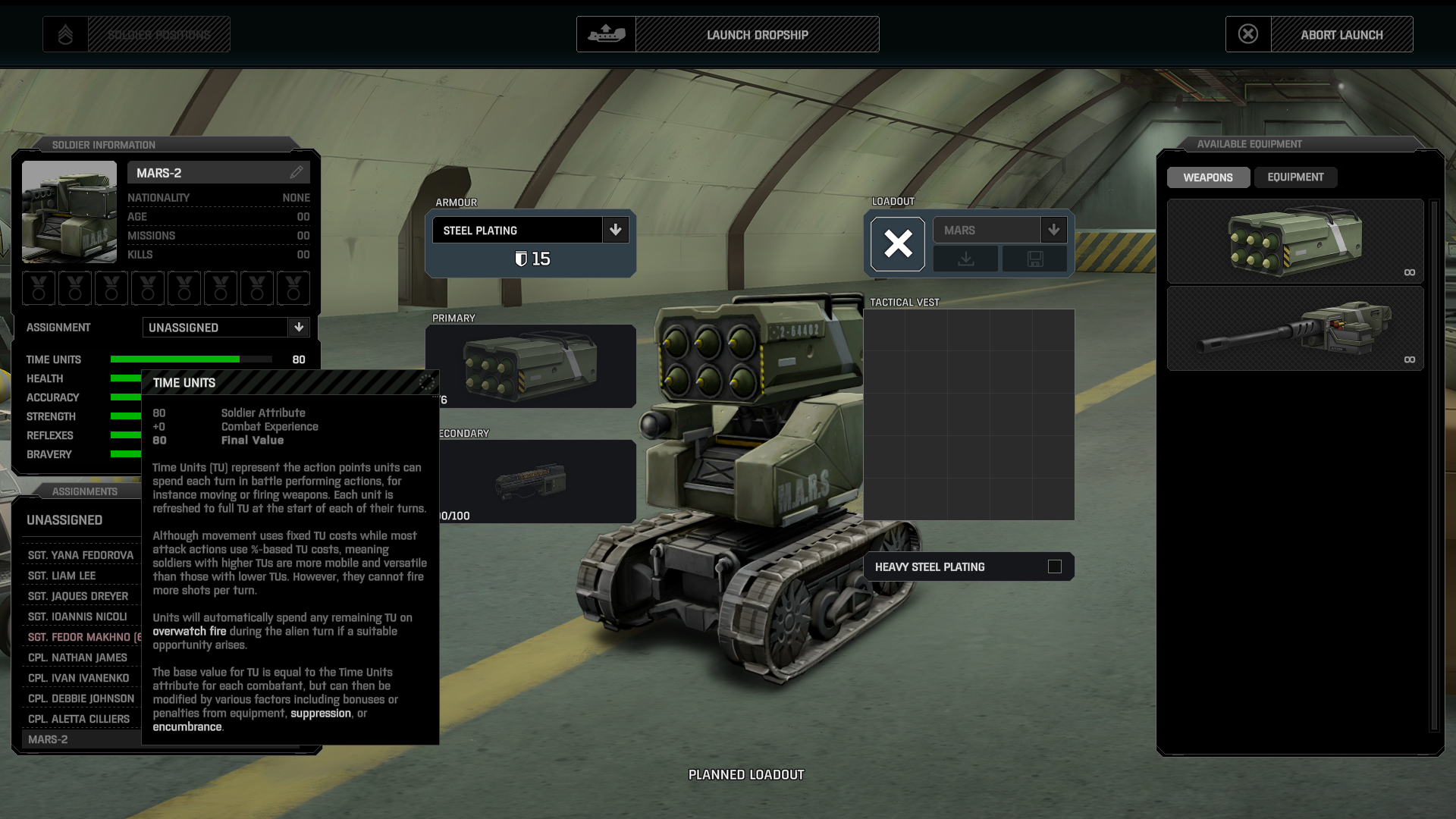Clear loadout with the X button

coord(898,244)
